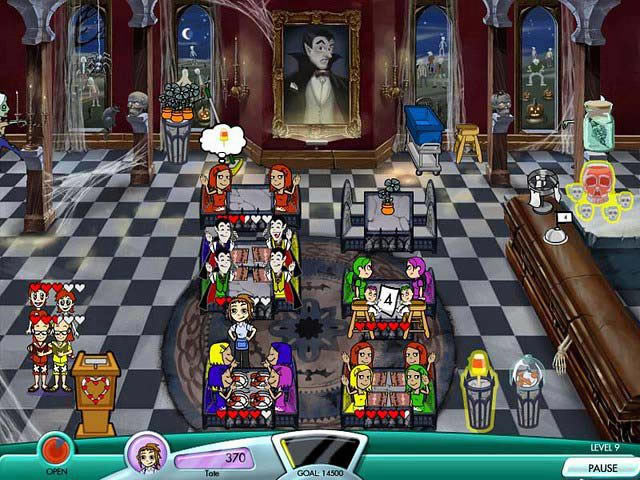Pause the game with the PAUSE button
This screenshot has width=640, height=480.
click(600, 467)
